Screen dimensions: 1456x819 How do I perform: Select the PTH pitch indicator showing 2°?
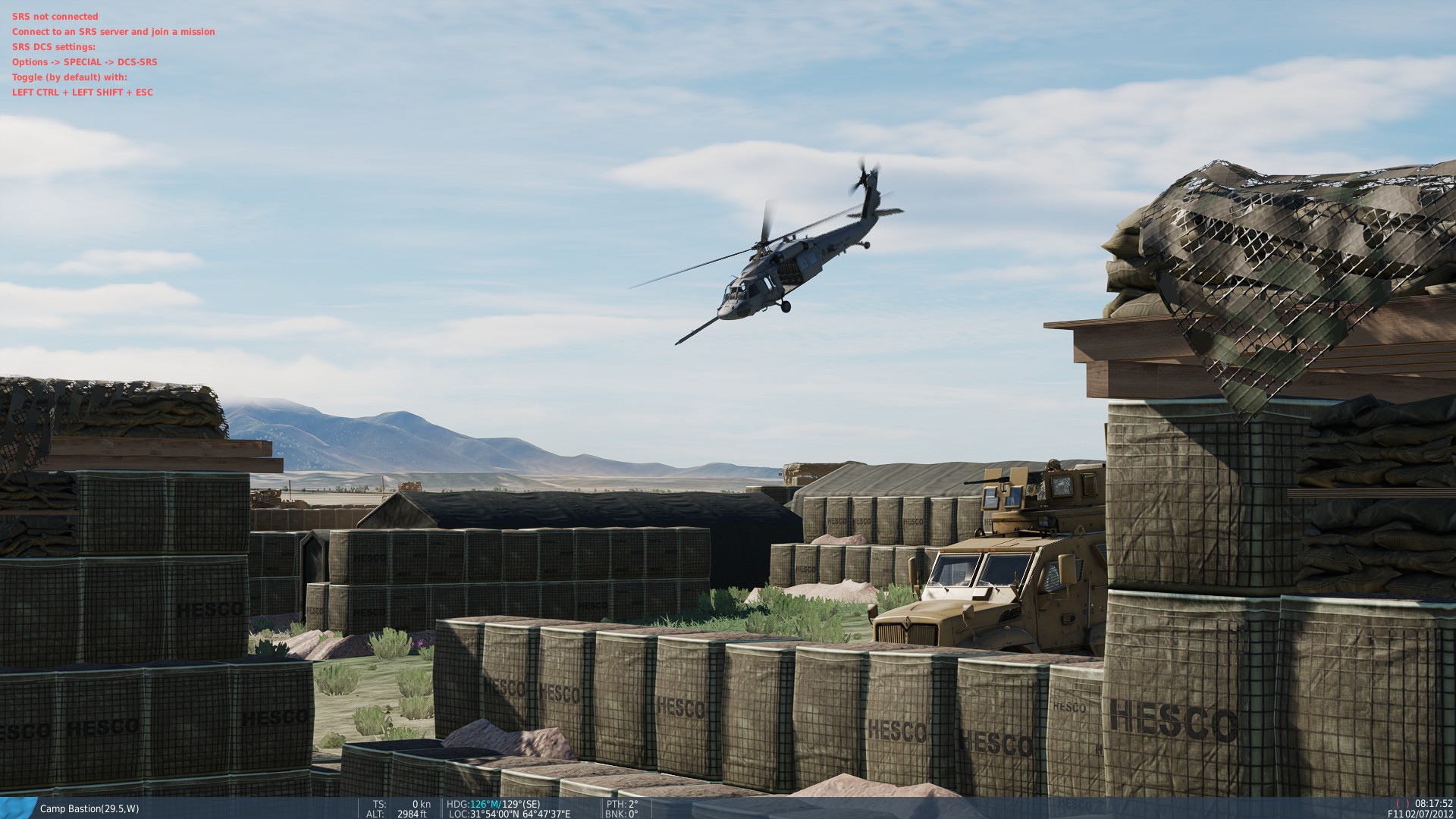pyautogui.click(x=622, y=805)
